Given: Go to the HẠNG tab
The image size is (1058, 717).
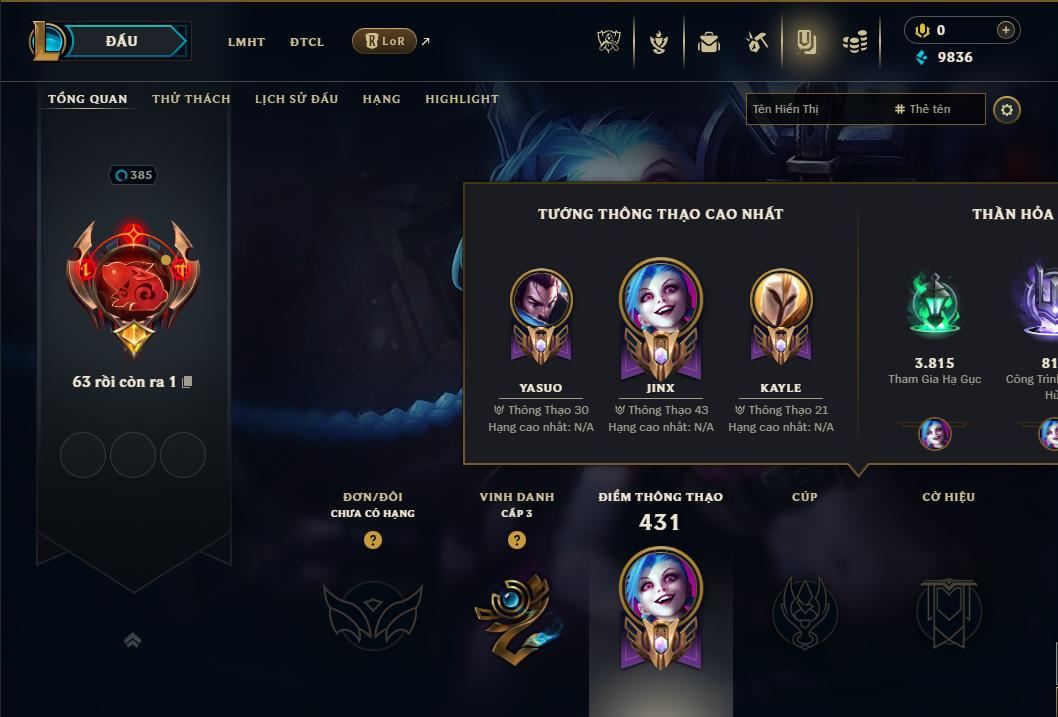Looking at the screenshot, I should [381, 99].
